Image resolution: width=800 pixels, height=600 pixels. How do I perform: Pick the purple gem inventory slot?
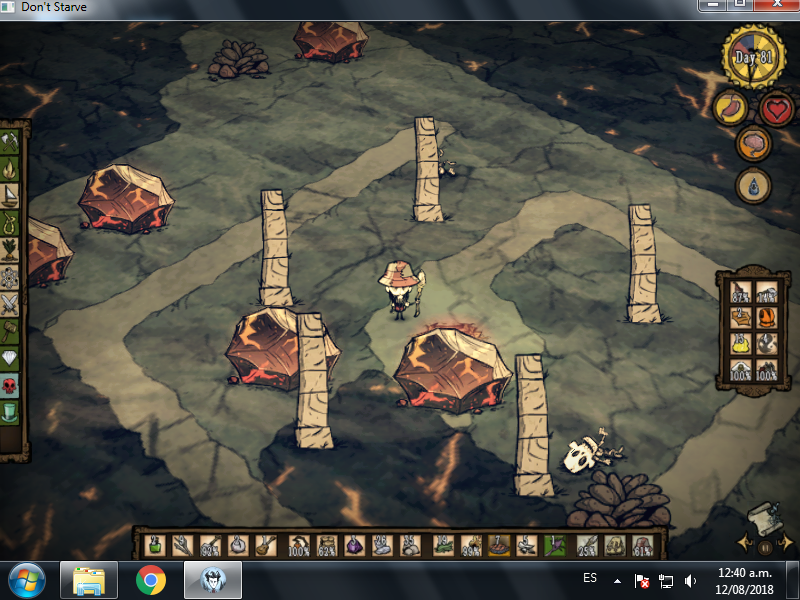point(357,546)
